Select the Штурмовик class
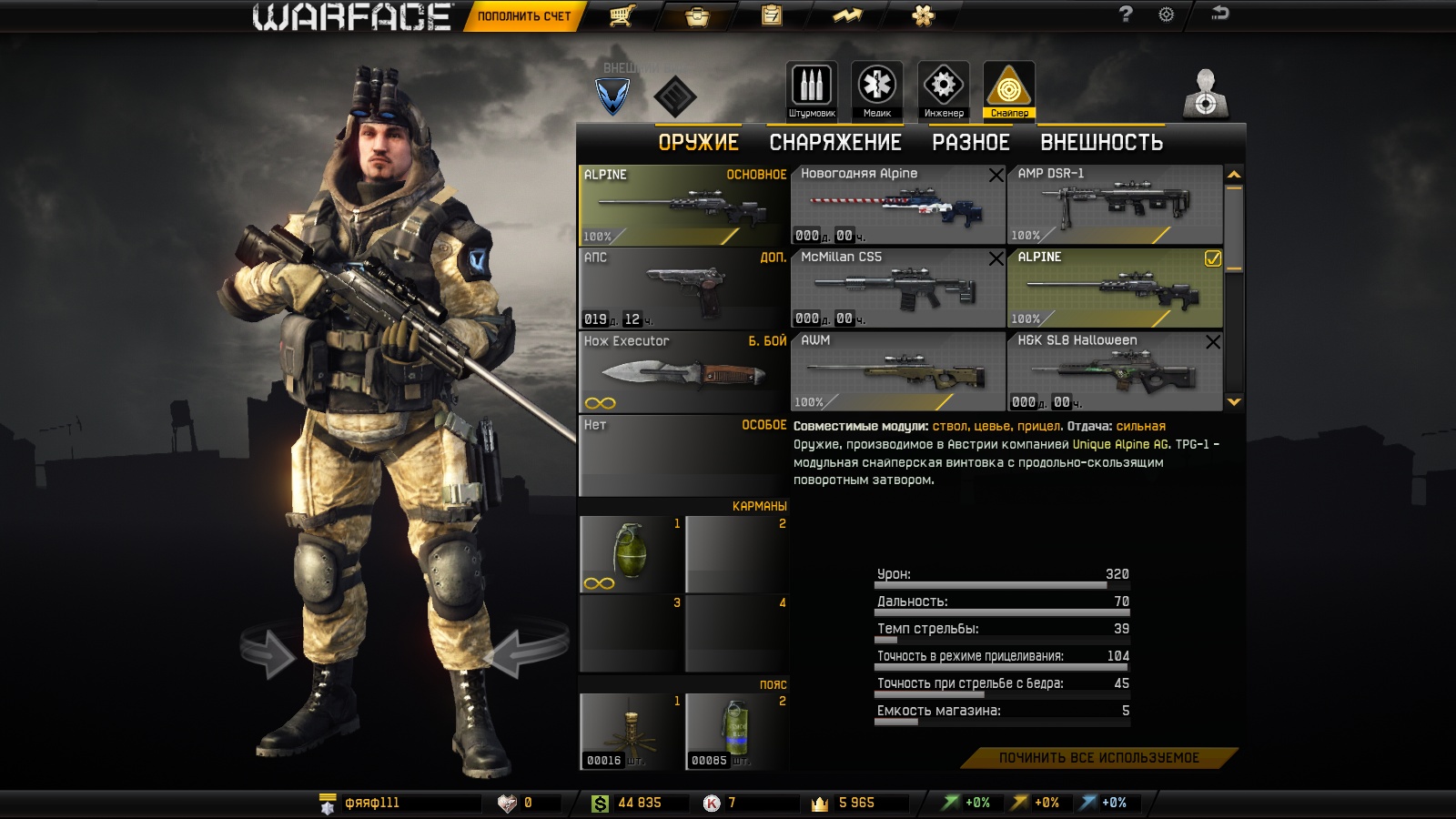This screenshot has width=1456, height=819. tap(812, 90)
